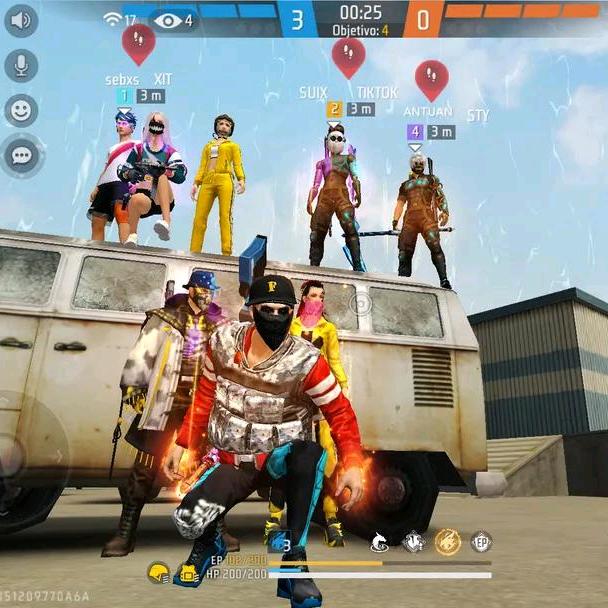Tap the EP skill icon
This screenshot has width=608, height=608.
coord(481,542)
